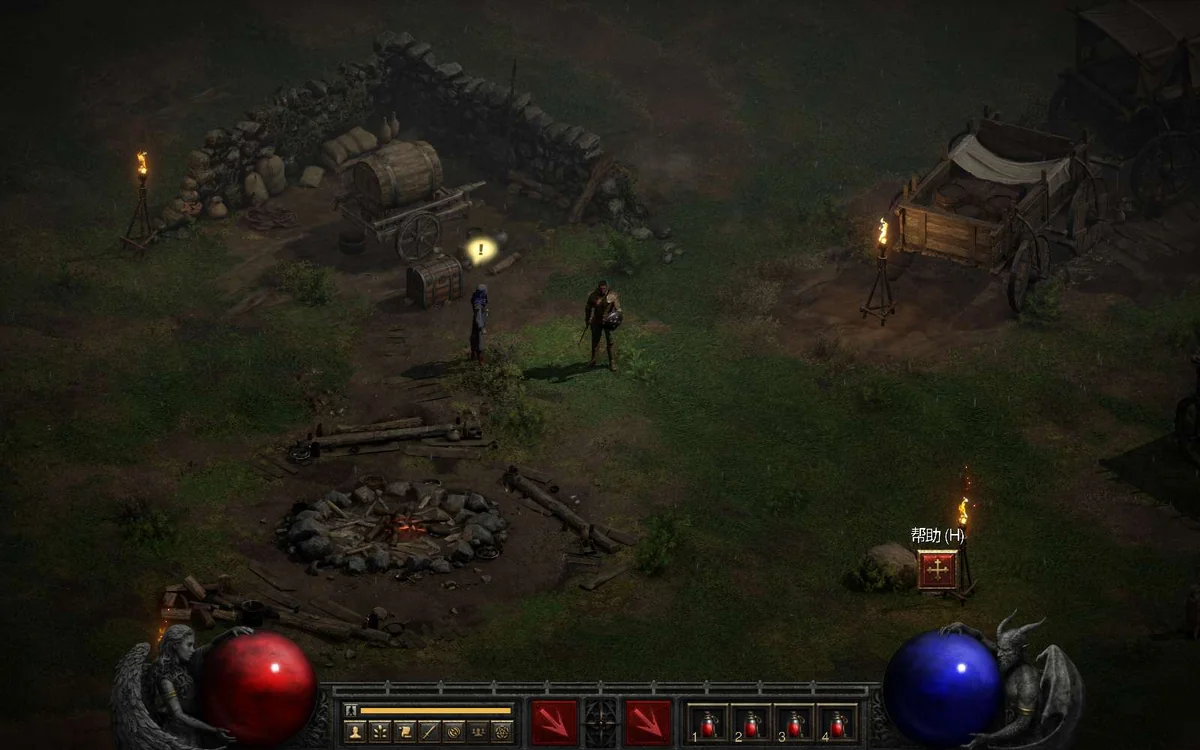Open the quest log scroll icon
The image size is (1200, 750).
[x=405, y=731]
